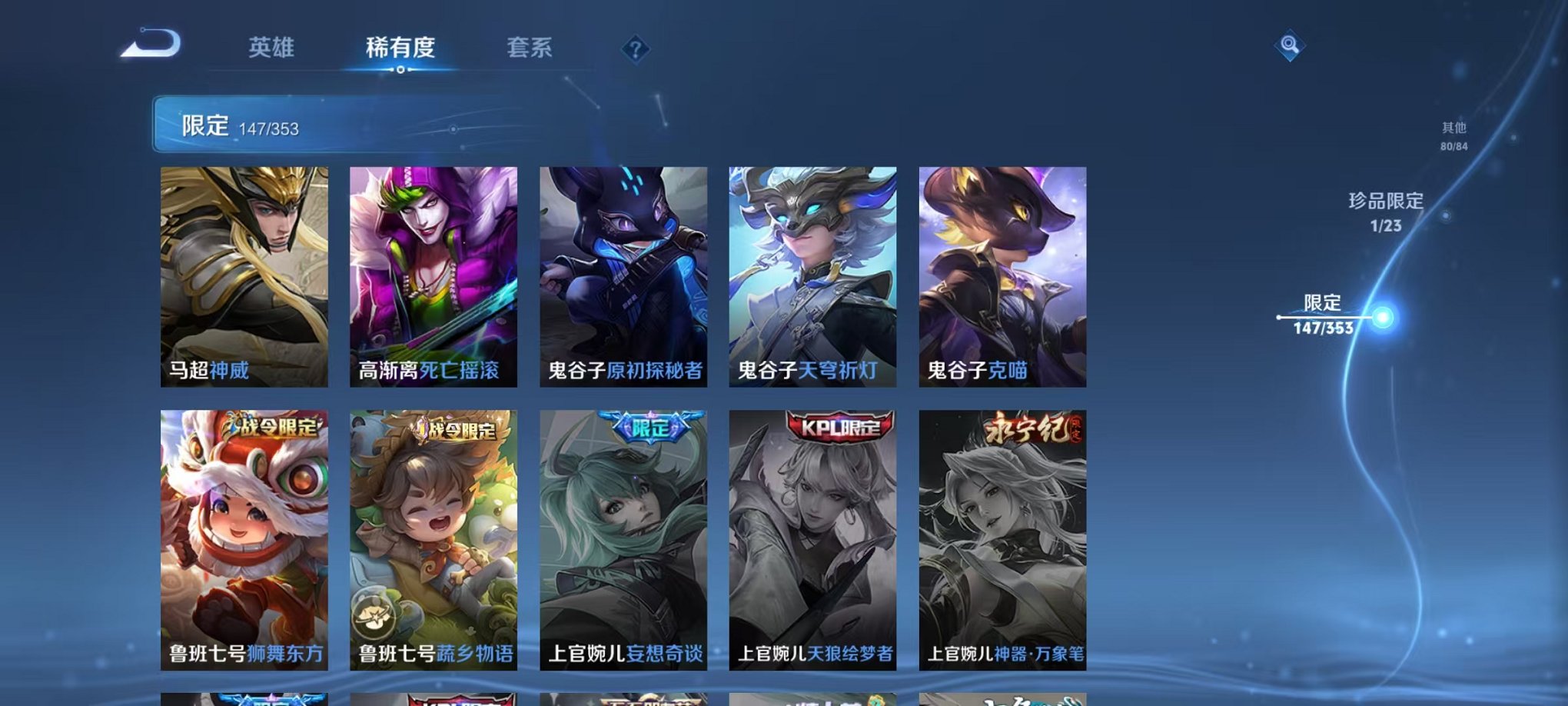Select the 鬼谷子天穹祈灯 skin
The height and width of the screenshot is (706, 1568).
tap(812, 277)
